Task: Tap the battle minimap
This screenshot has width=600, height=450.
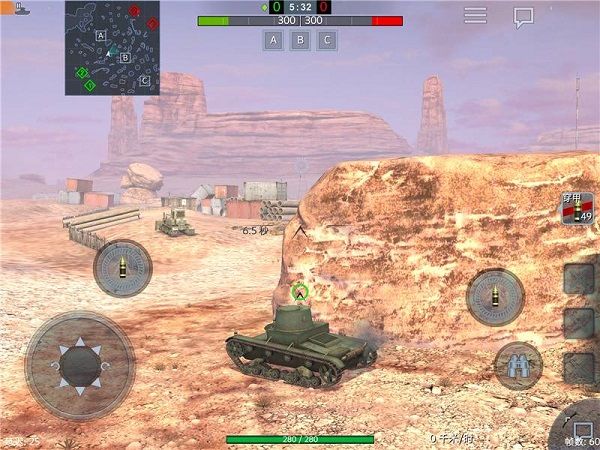Action: (x=112, y=47)
